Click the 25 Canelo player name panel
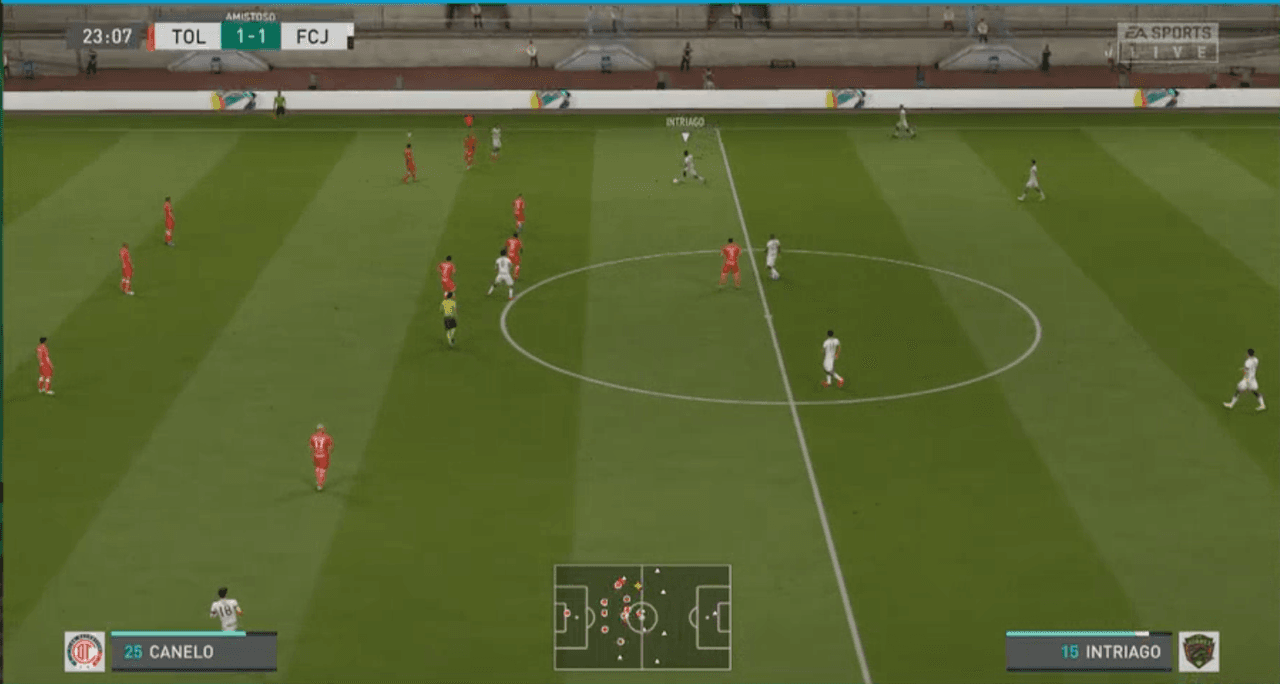The width and height of the screenshot is (1280, 684). (x=194, y=652)
